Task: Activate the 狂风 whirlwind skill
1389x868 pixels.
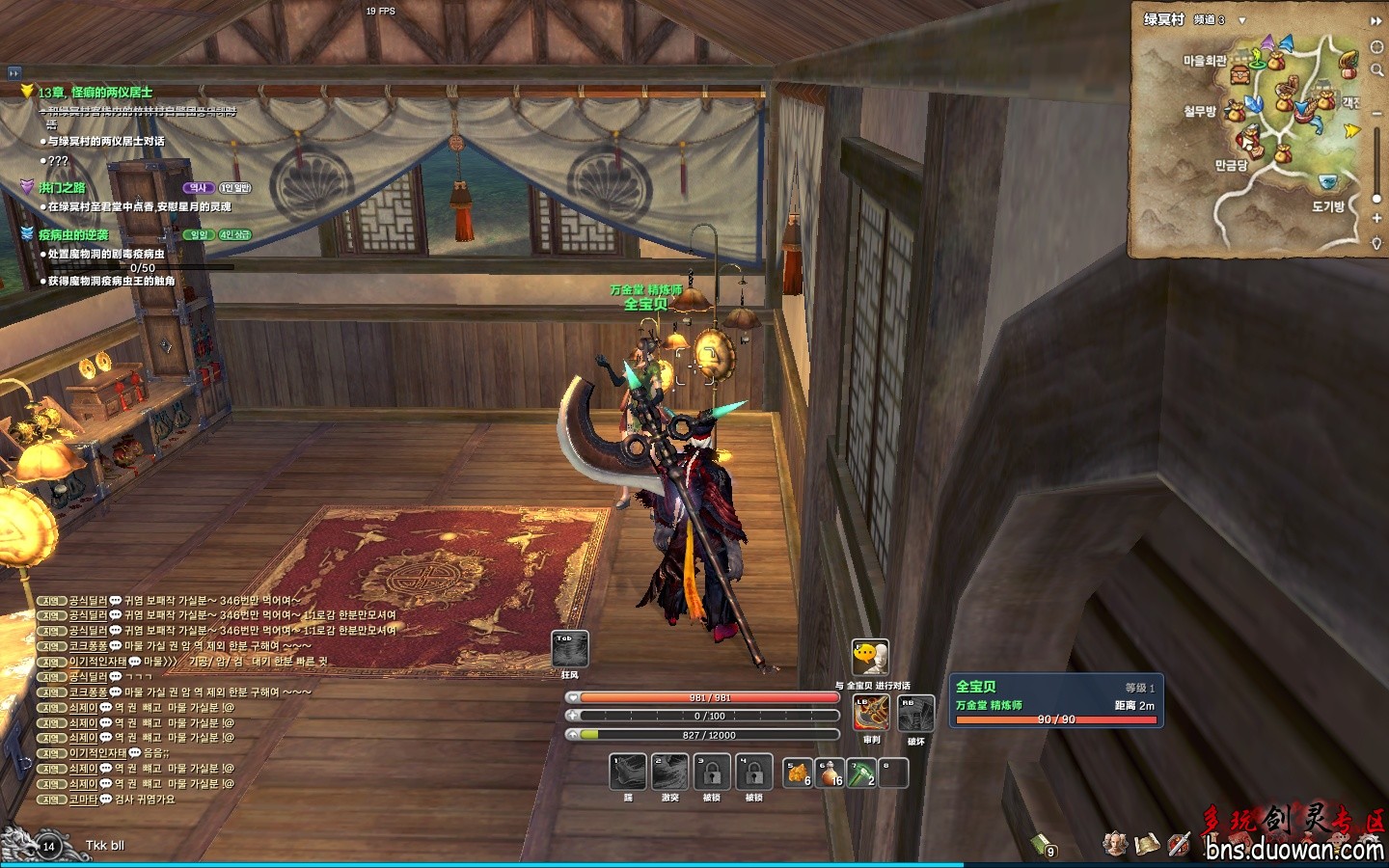Action: coord(569,649)
